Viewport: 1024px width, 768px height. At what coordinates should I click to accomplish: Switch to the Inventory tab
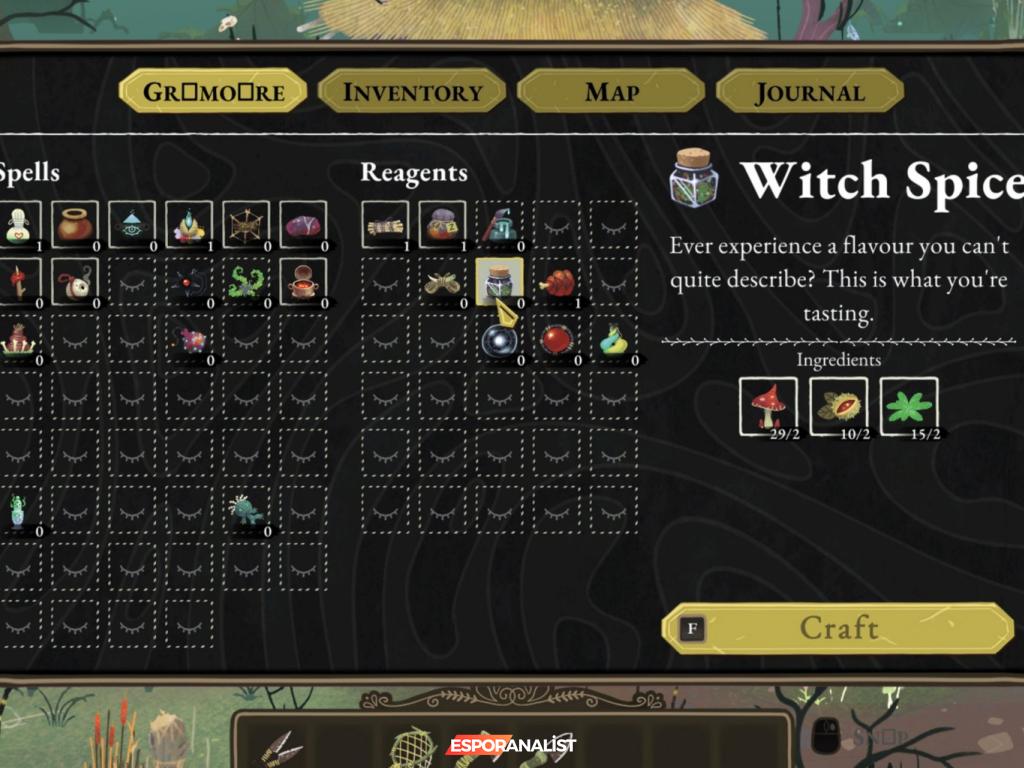coord(412,92)
